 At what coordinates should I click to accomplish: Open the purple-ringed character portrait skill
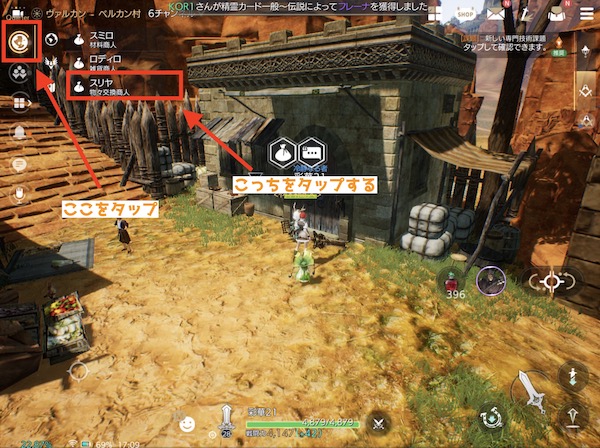coord(490,281)
